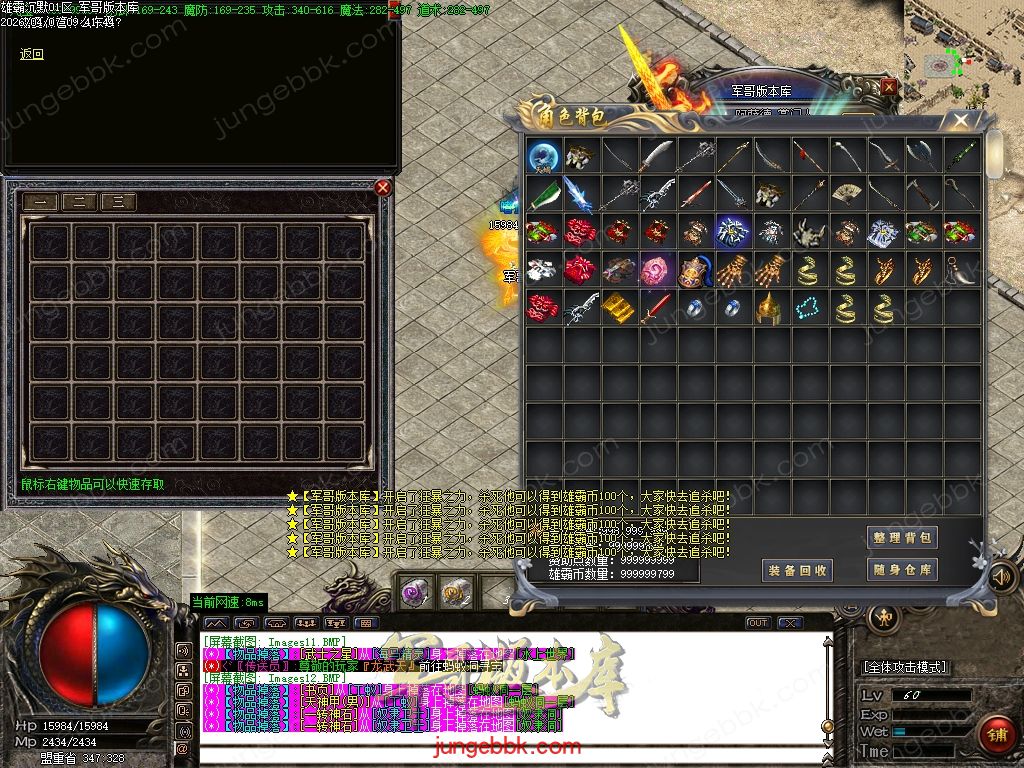Pick the golden helmet in backpack
The height and width of the screenshot is (768, 1024).
pyautogui.click(x=769, y=308)
